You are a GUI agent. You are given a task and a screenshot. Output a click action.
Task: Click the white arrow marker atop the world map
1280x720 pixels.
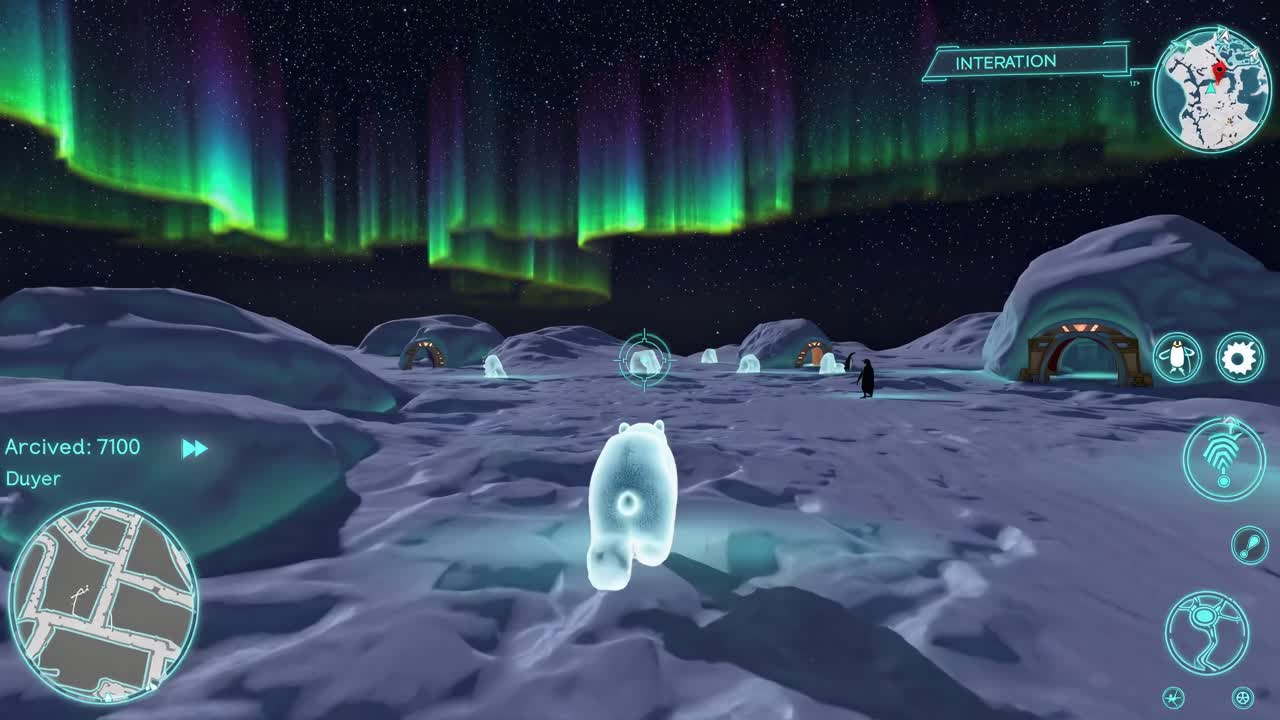(x=1224, y=35)
